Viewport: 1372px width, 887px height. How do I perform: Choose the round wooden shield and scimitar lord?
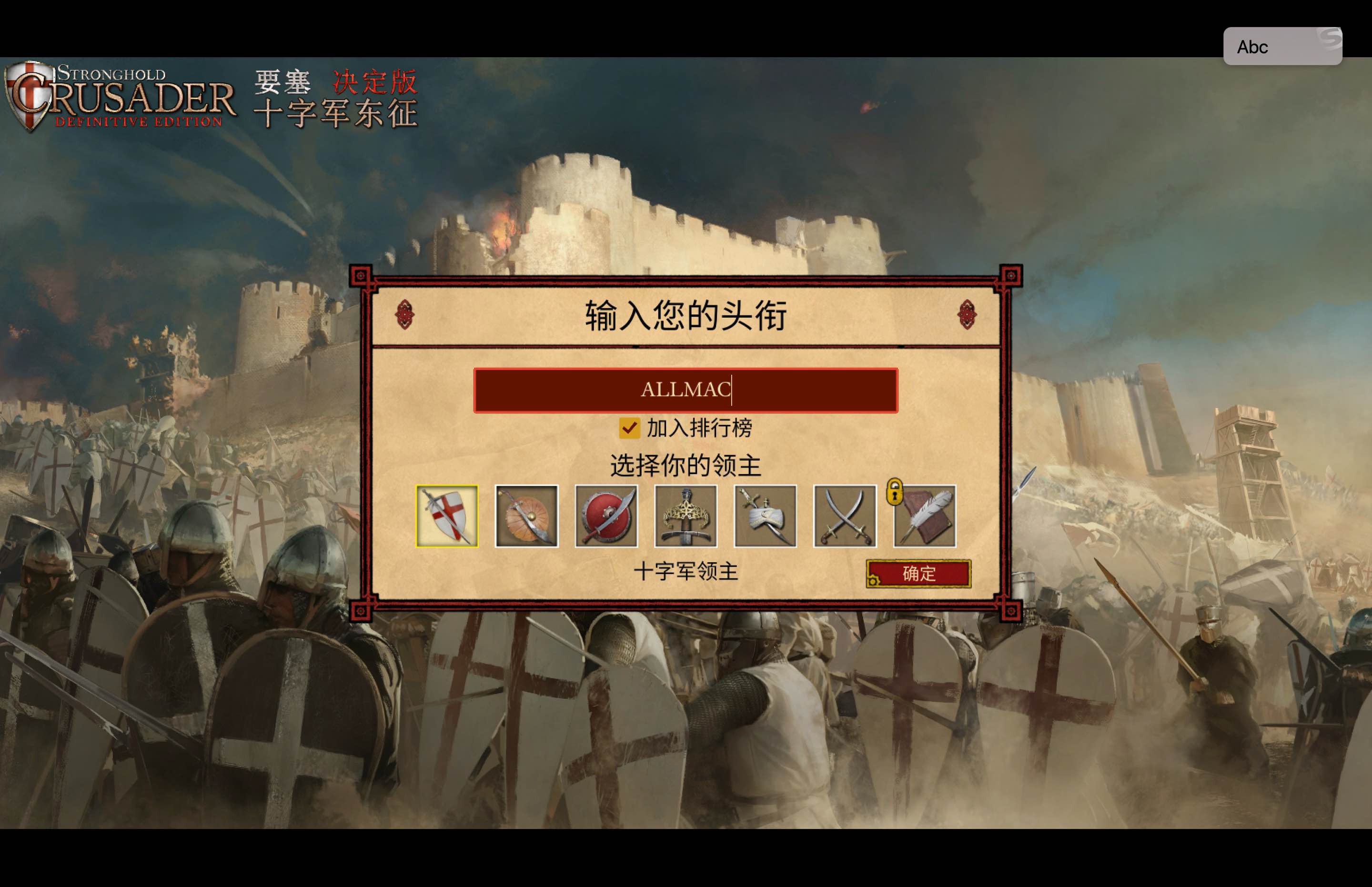click(x=526, y=516)
